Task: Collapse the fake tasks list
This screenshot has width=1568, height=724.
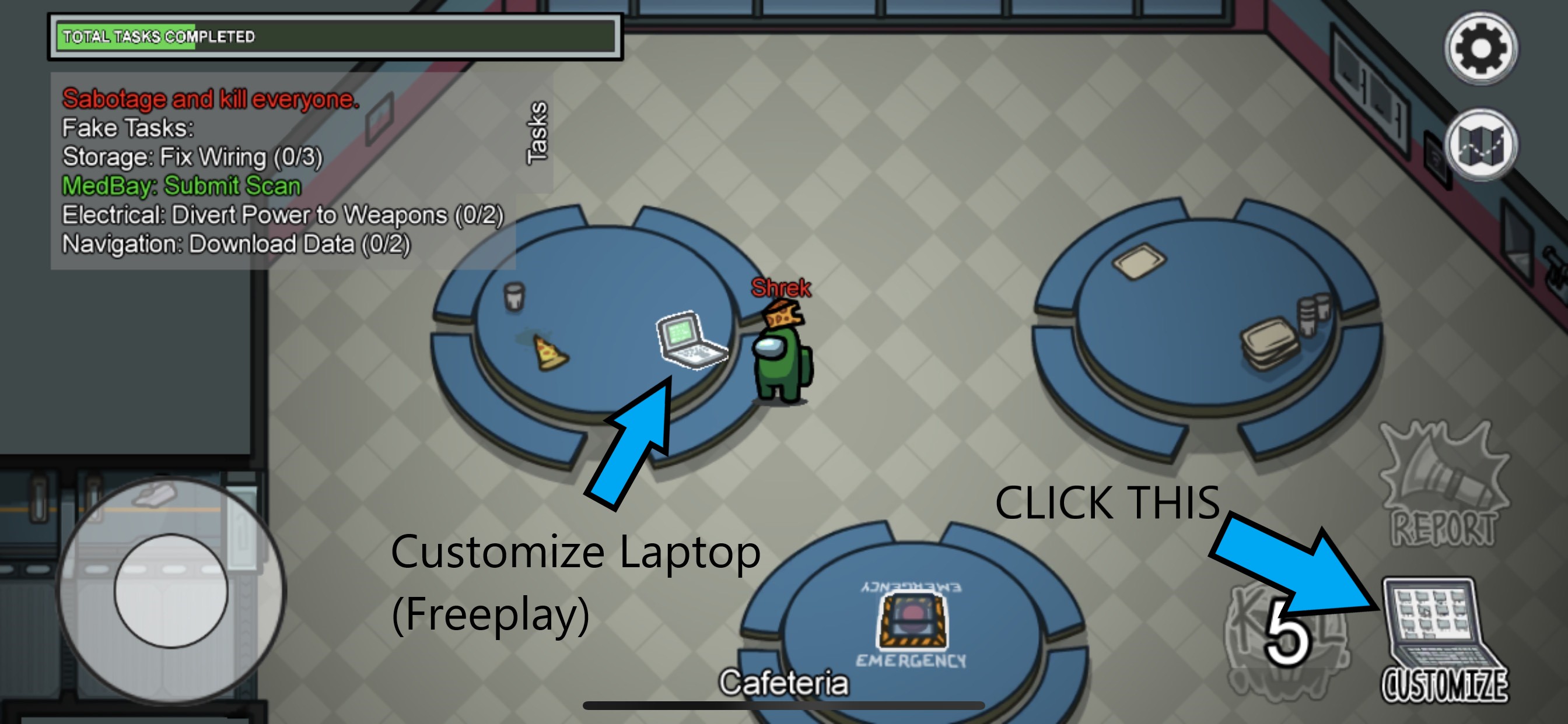Action: (x=128, y=128)
